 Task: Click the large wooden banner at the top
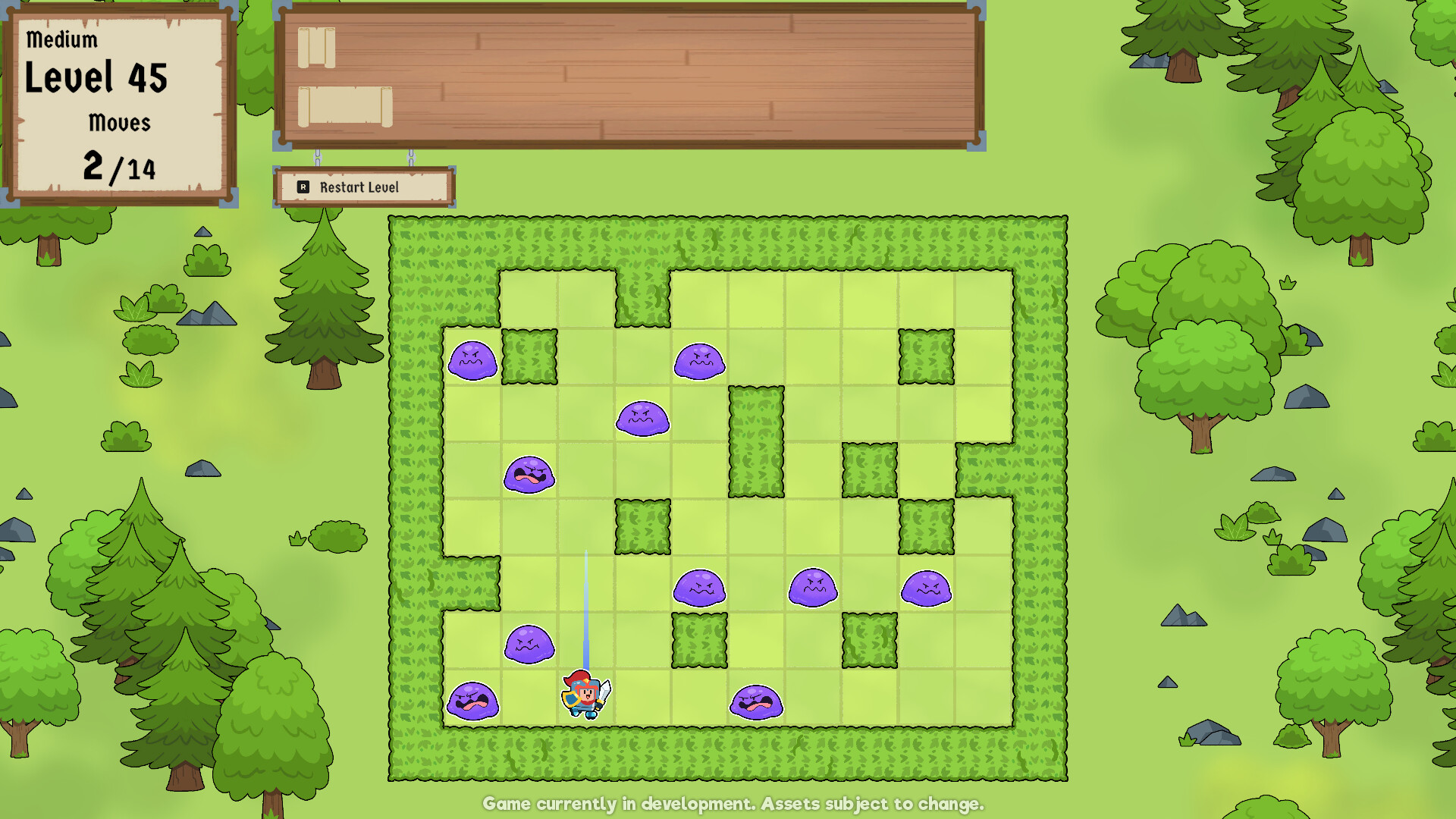[629, 76]
